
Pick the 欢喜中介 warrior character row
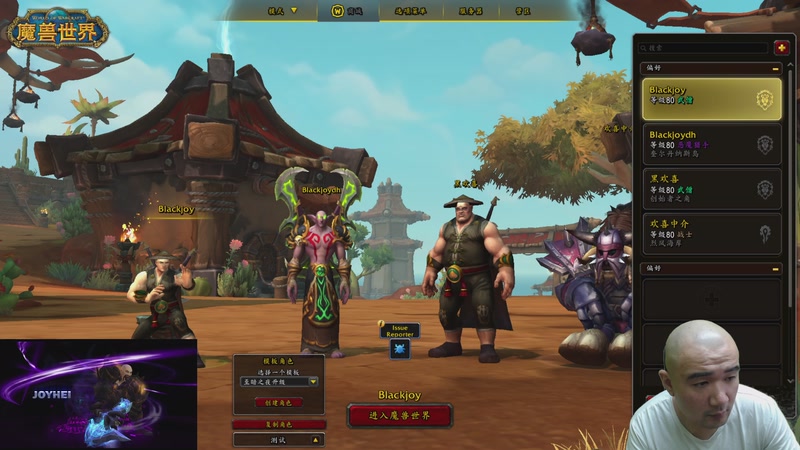coord(711,233)
